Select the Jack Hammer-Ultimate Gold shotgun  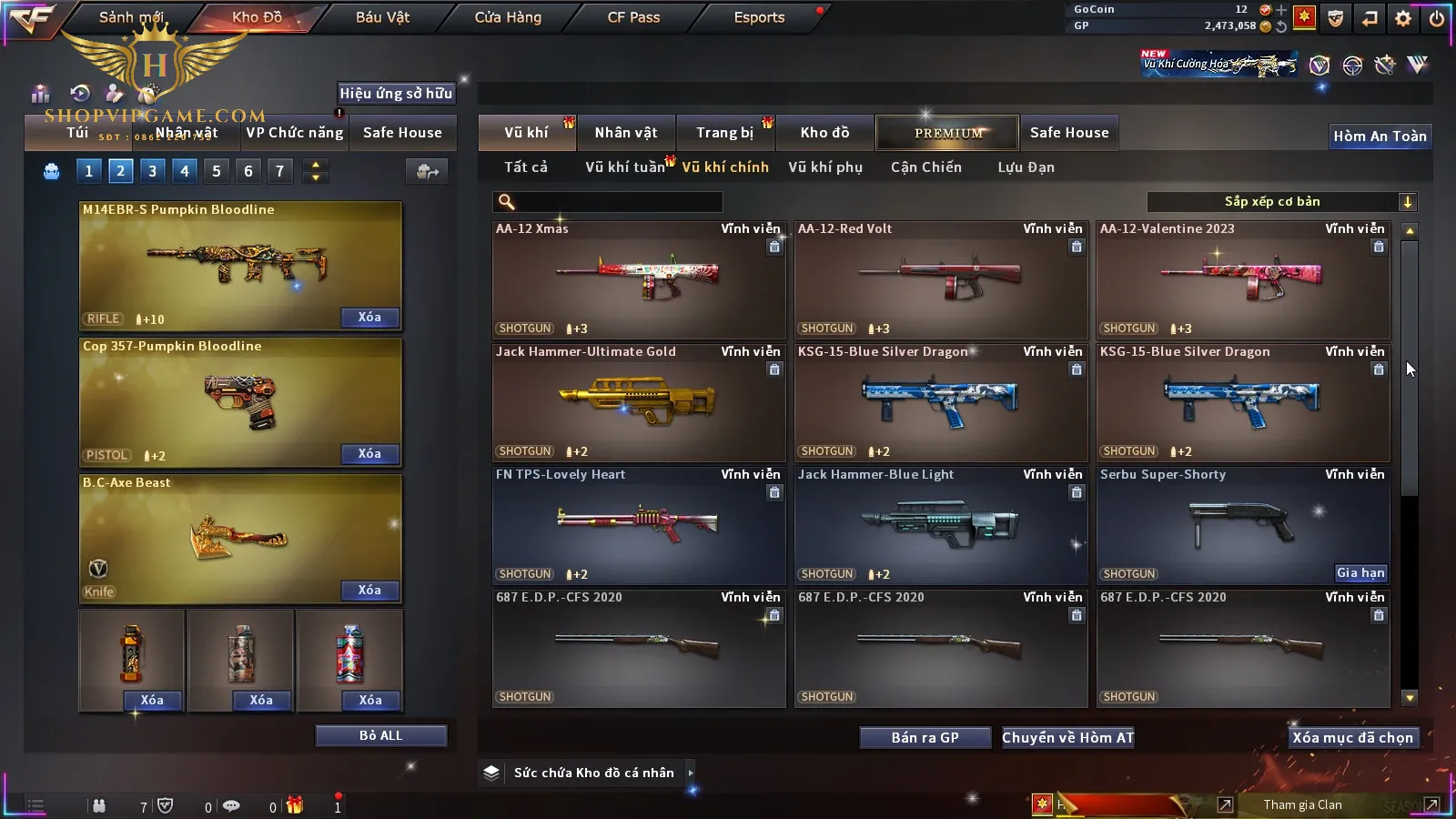point(639,402)
